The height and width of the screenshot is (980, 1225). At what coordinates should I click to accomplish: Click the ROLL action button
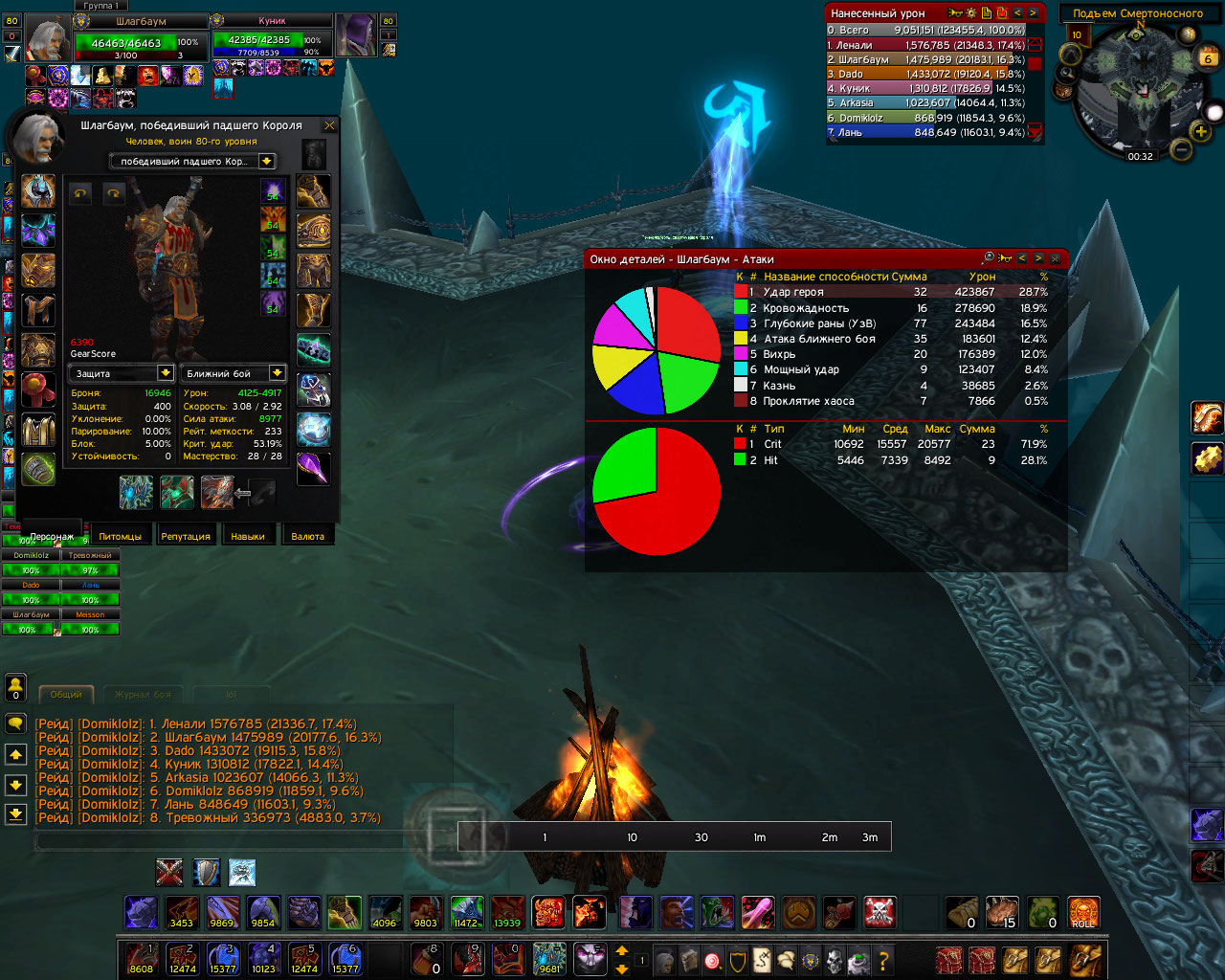click(1083, 913)
